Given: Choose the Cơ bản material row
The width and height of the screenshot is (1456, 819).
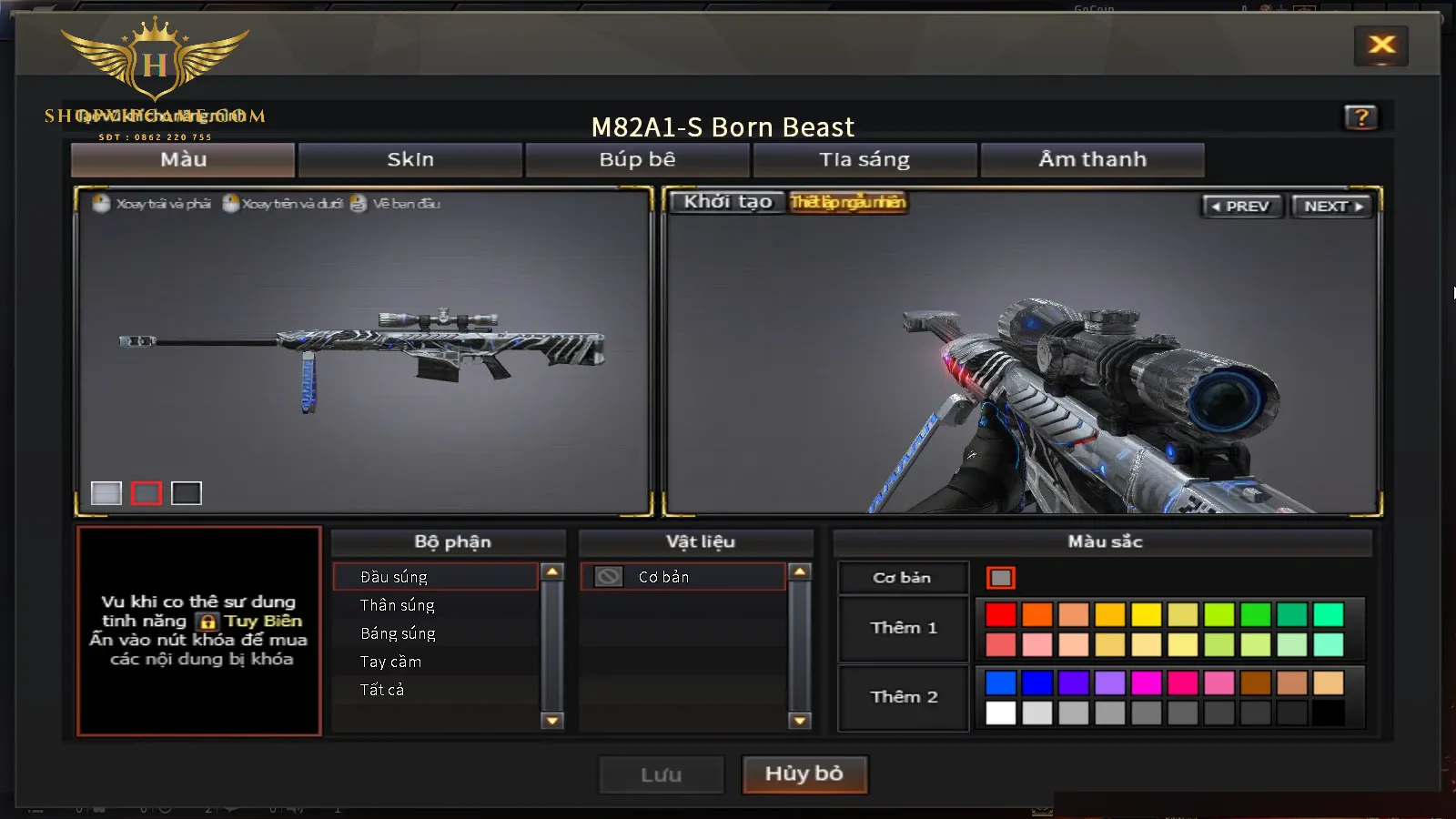Looking at the screenshot, I should coord(682,577).
